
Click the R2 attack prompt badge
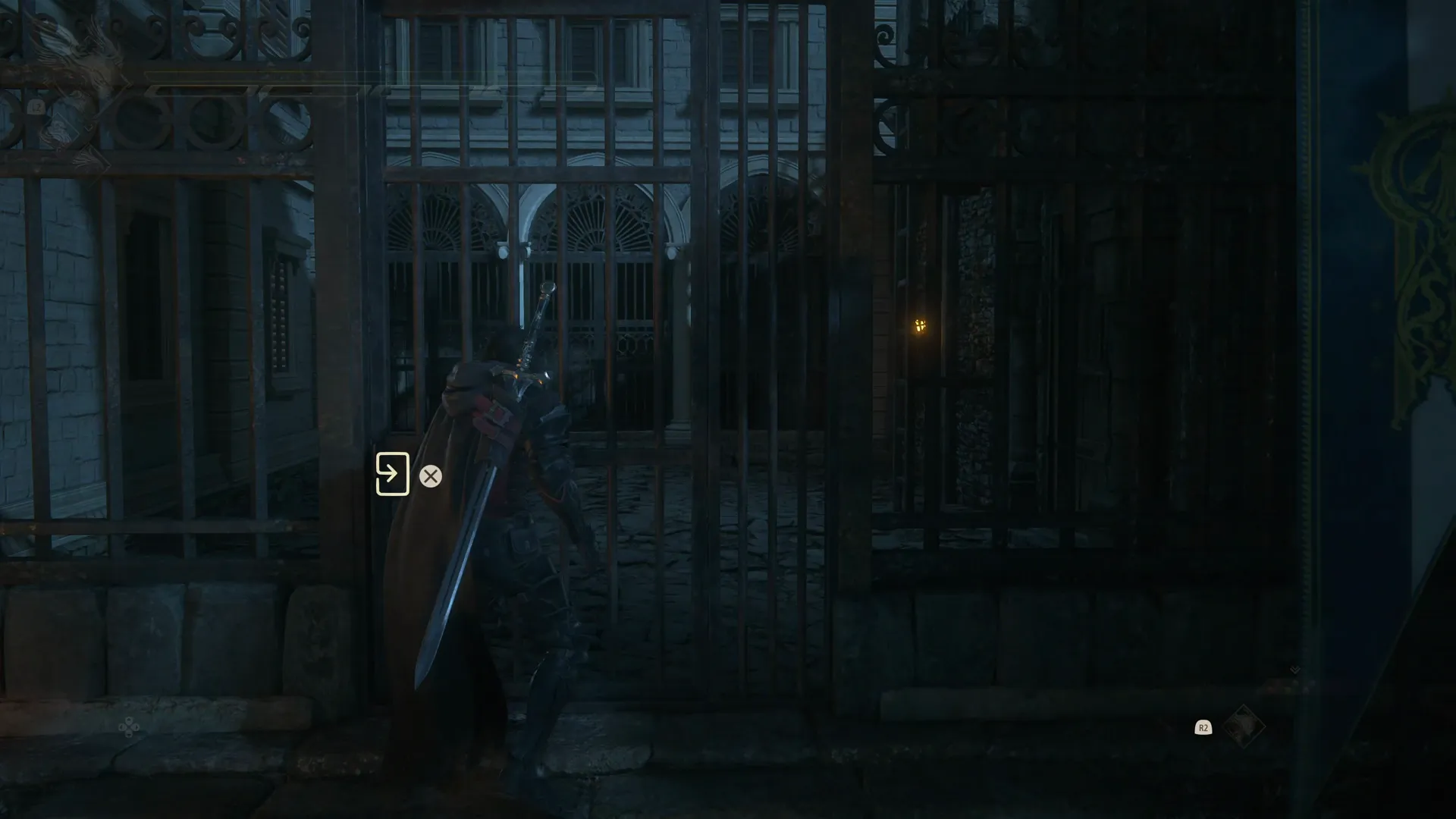[x=1204, y=728]
